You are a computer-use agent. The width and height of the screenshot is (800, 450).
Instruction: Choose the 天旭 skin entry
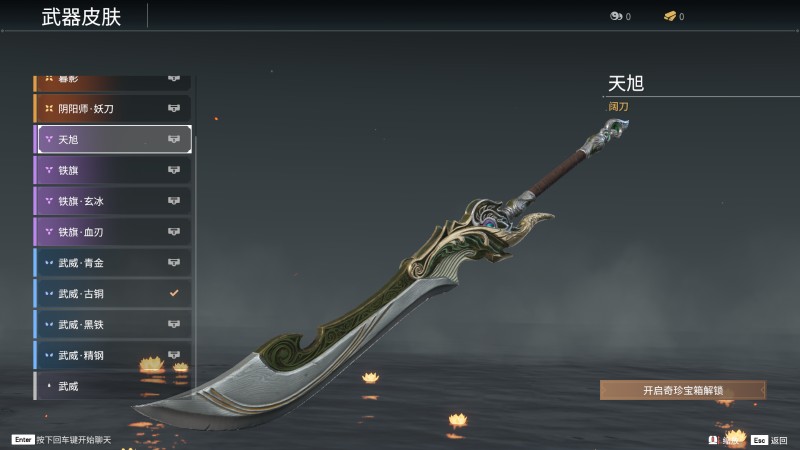(114, 139)
